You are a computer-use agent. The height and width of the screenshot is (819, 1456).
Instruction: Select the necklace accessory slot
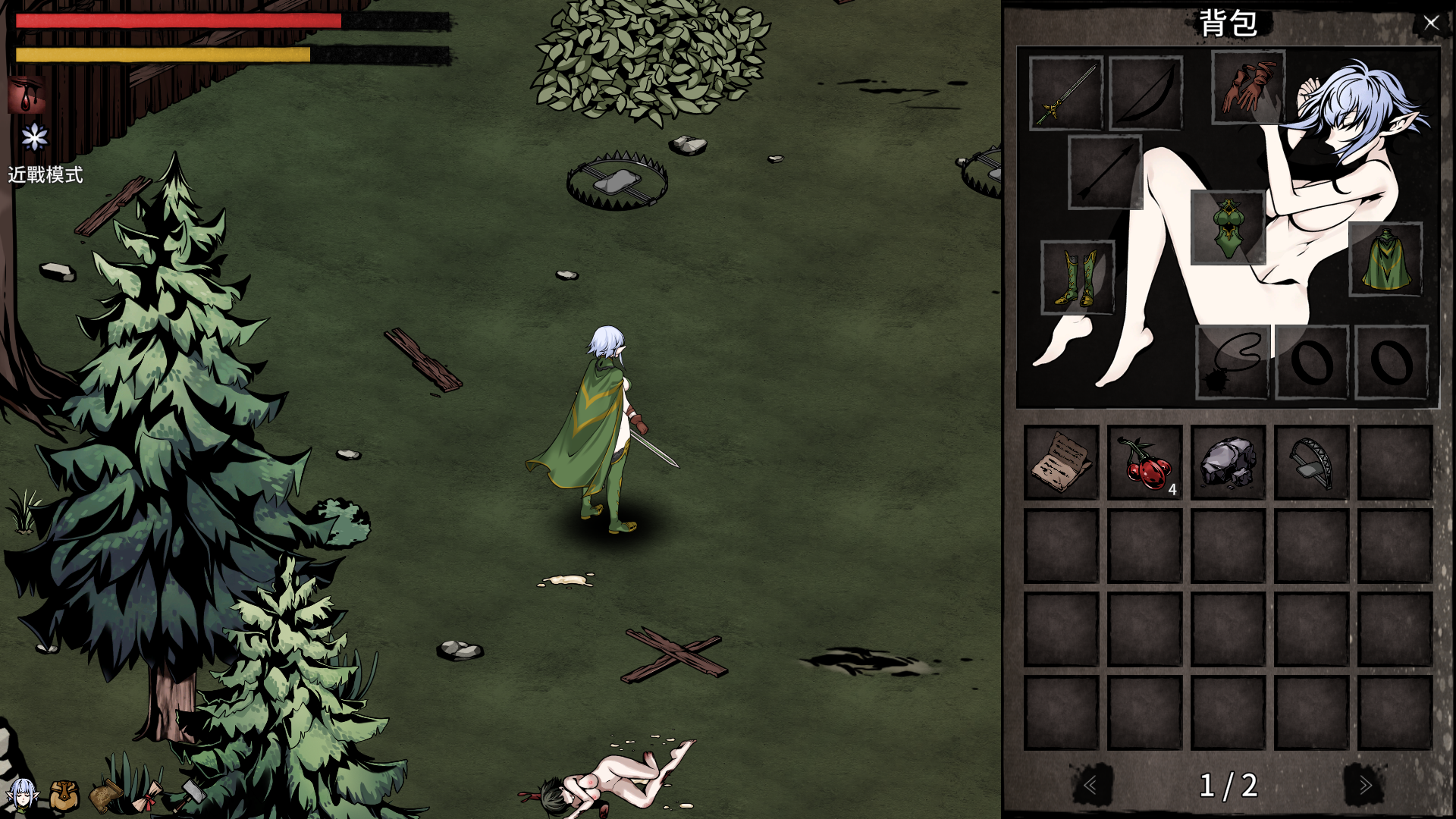[x=1232, y=362]
